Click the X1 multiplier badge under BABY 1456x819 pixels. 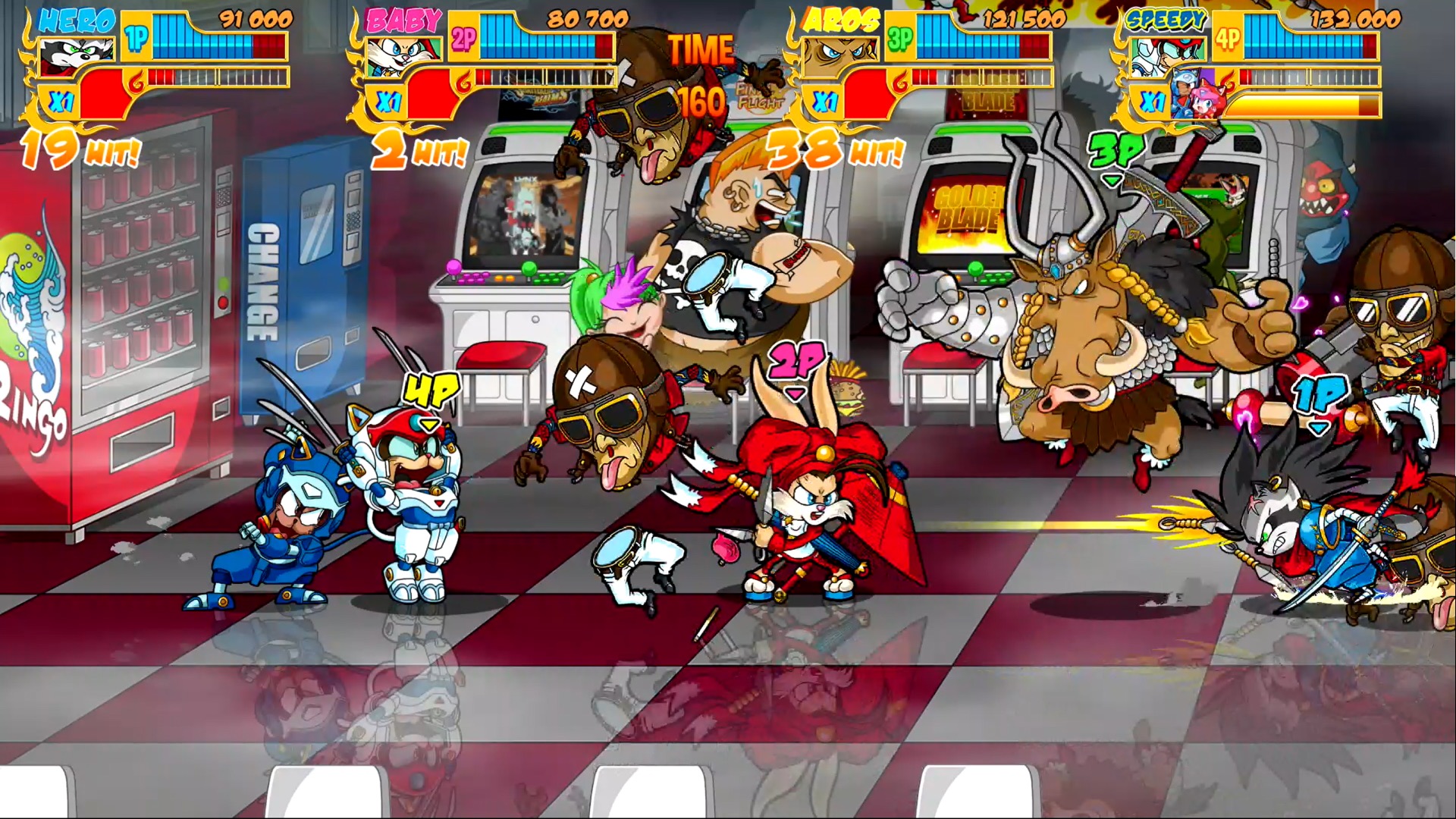(388, 99)
